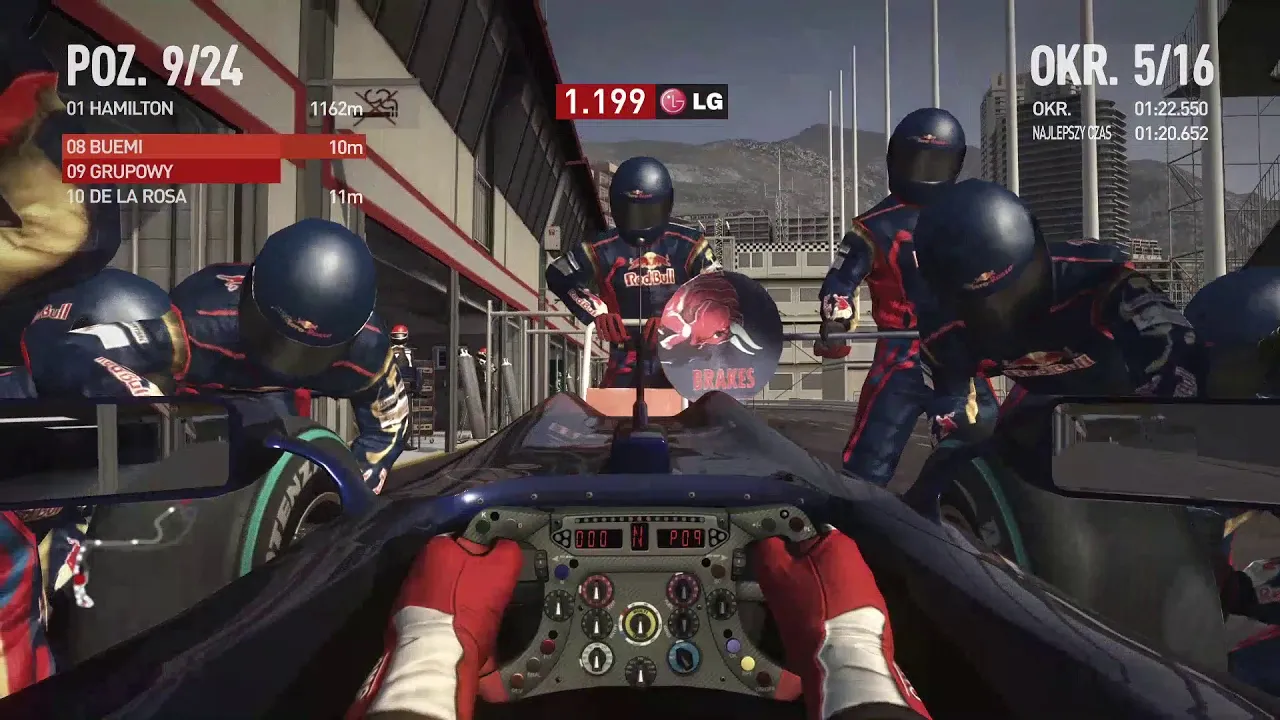Image resolution: width=1280 pixels, height=720 pixels.
Task: Click the highlighted 09 Grupowy player row
Action: pyautogui.click(x=171, y=171)
